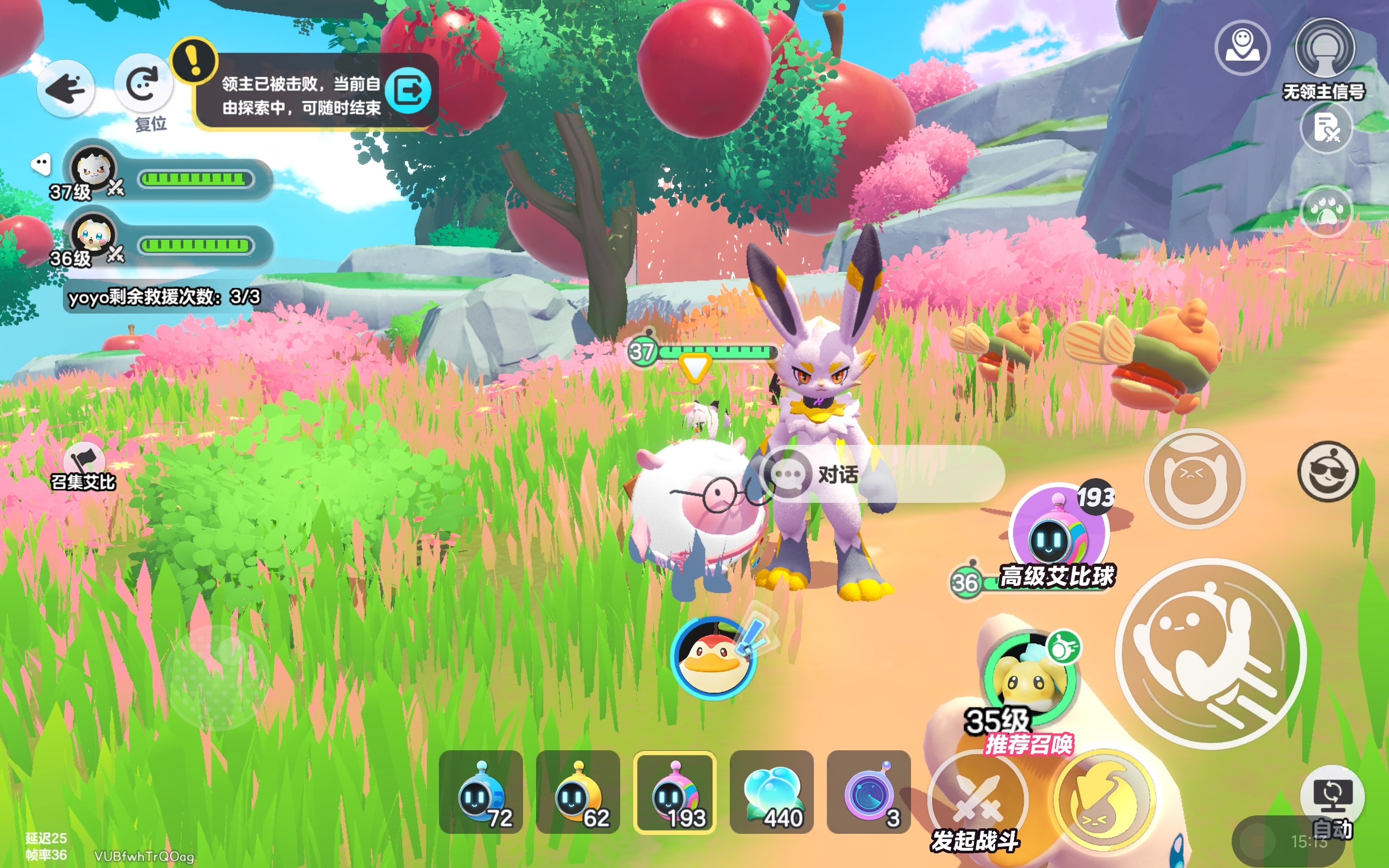The image size is (1389, 868).
Task: Open the sunglasses emote icon
Action: point(1328,471)
